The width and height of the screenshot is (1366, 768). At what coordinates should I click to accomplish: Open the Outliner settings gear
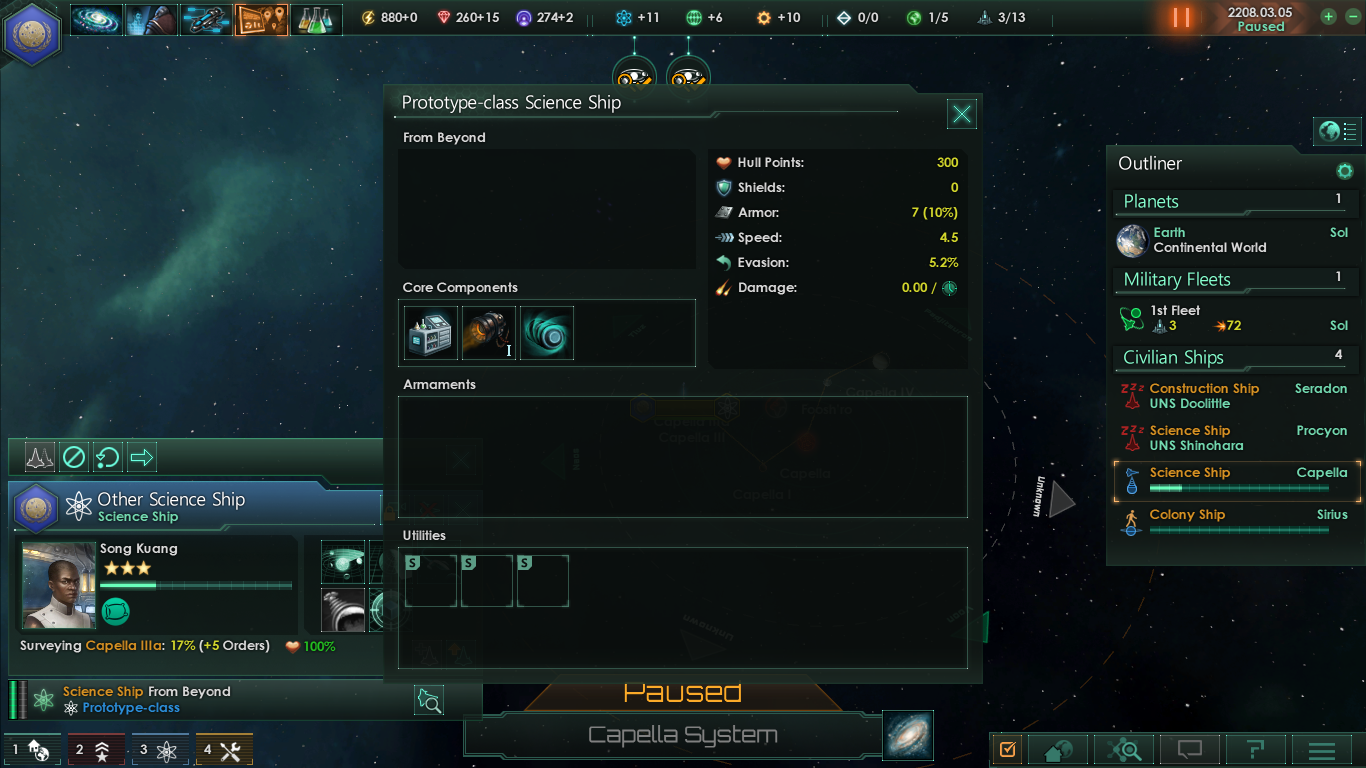click(1344, 171)
